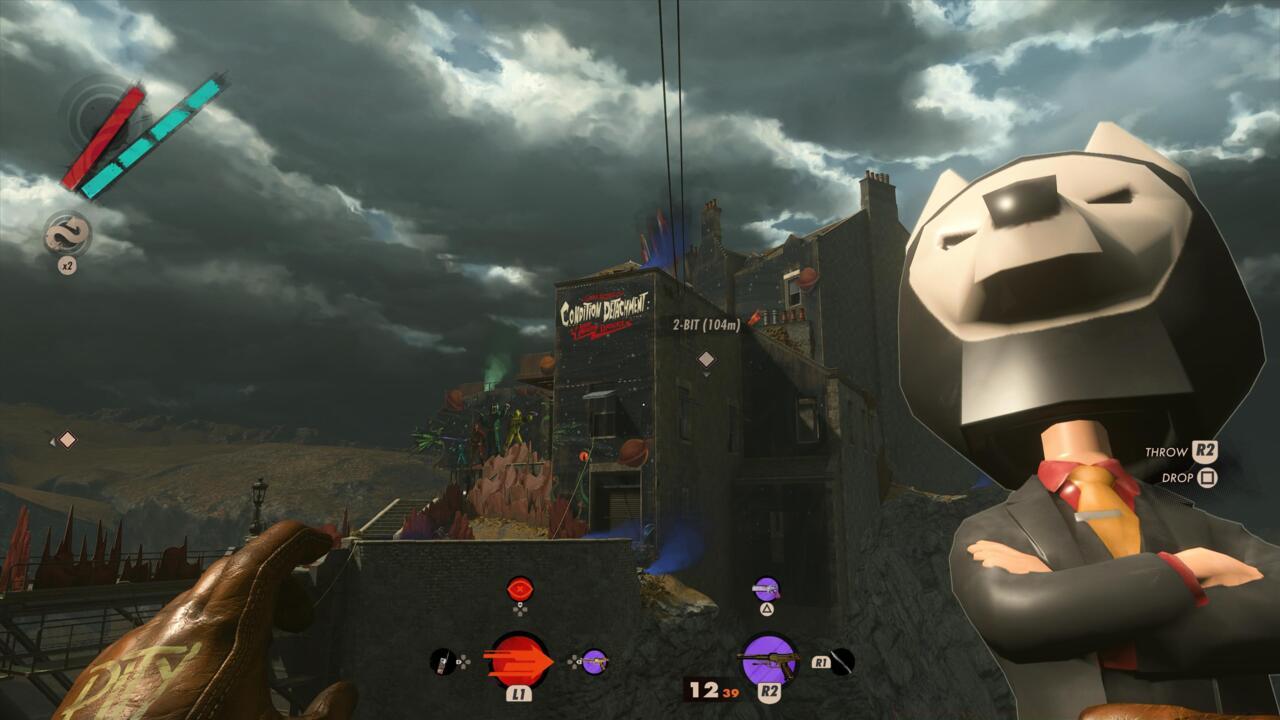The width and height of the screenshot is (1280, 720).
Task: Select the machete melee icon
Action: point(843,661)
